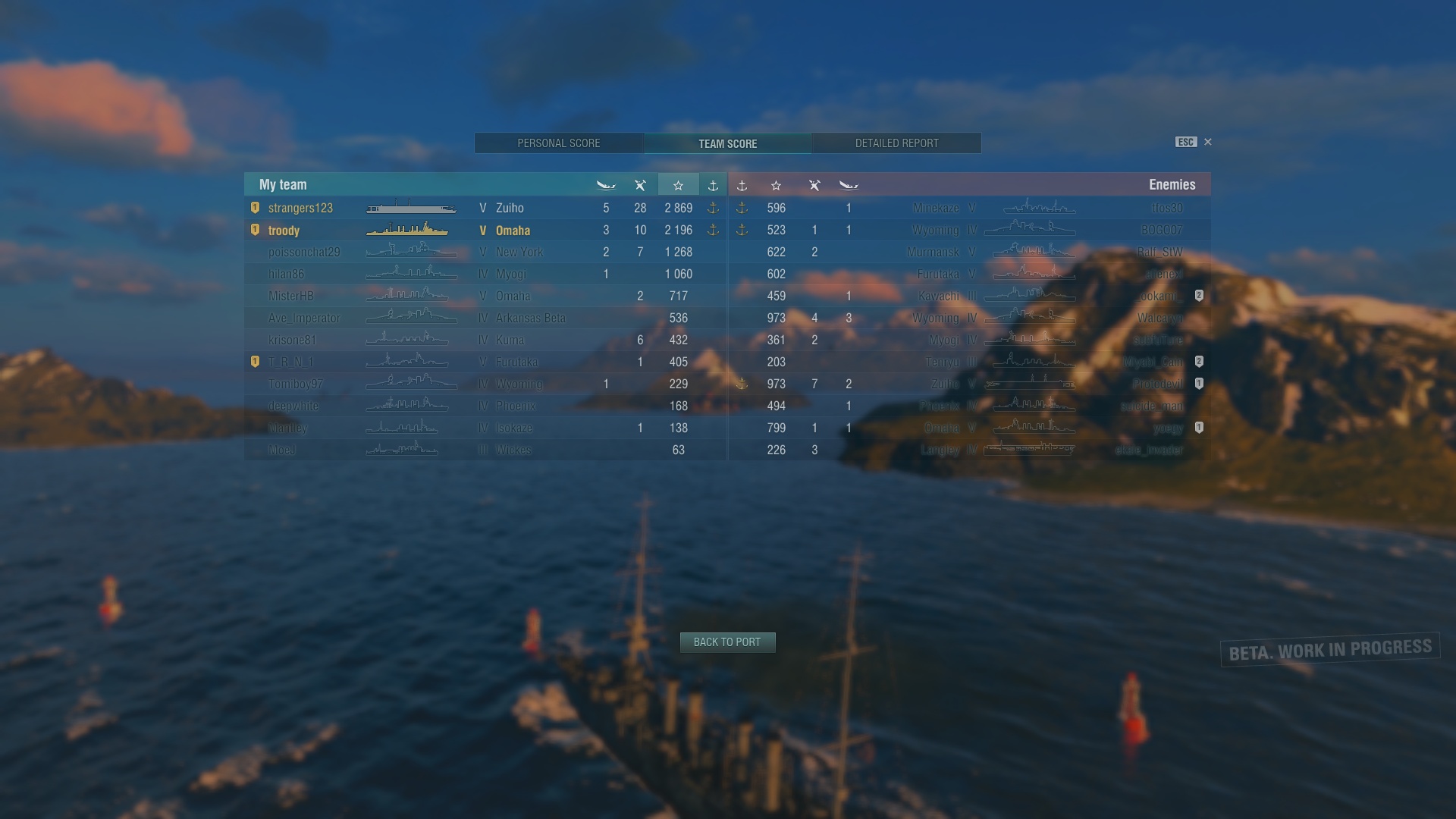Select the enemy Minekaze row
Image resolution: width=1456 pixels, height=819 pixels.
point(969,208)
